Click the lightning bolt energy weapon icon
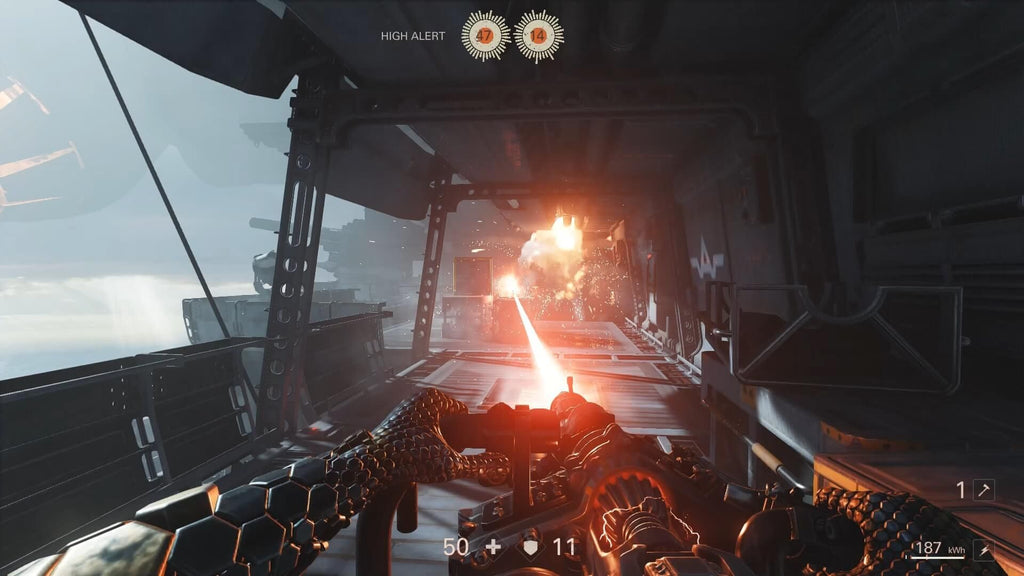The width and height of the screenshot is (1024, 576). 984,549
